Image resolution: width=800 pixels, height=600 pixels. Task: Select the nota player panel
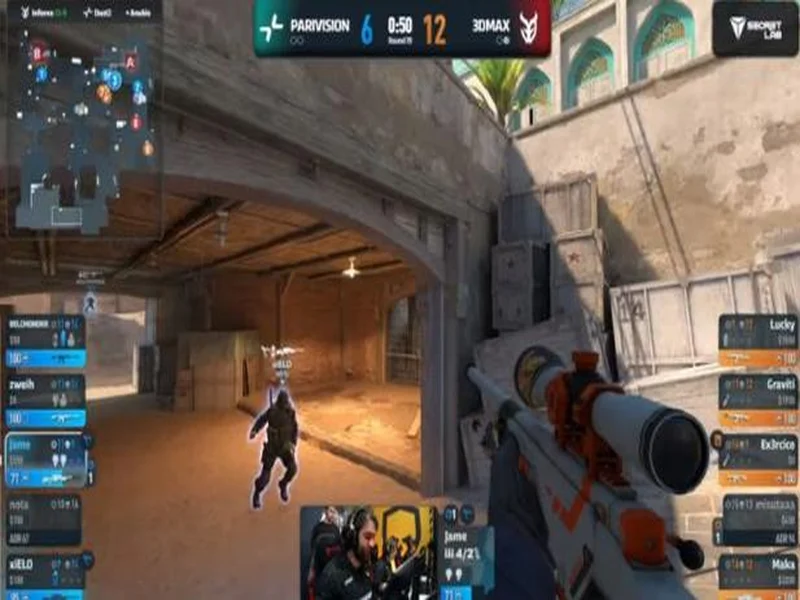coord(45,520)
